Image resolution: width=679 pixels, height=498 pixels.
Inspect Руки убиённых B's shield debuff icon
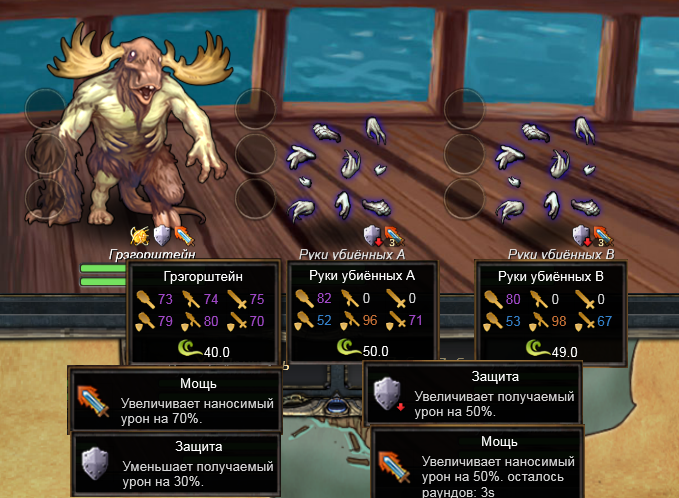(581, 236)
